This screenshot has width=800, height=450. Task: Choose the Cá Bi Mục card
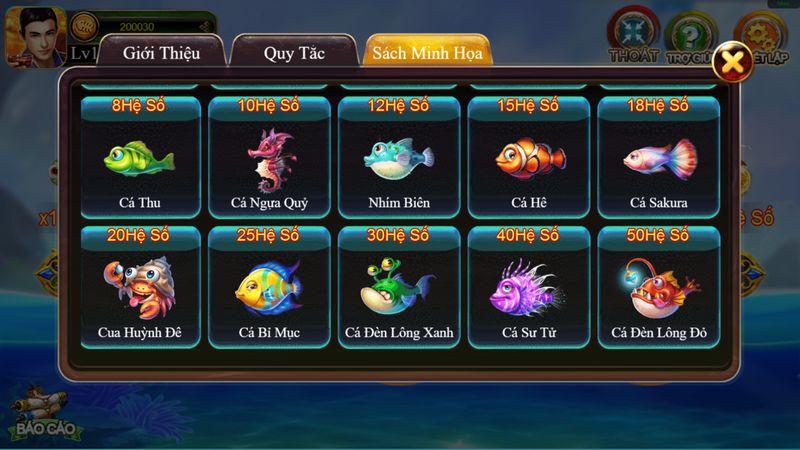[x=269, y=287]
